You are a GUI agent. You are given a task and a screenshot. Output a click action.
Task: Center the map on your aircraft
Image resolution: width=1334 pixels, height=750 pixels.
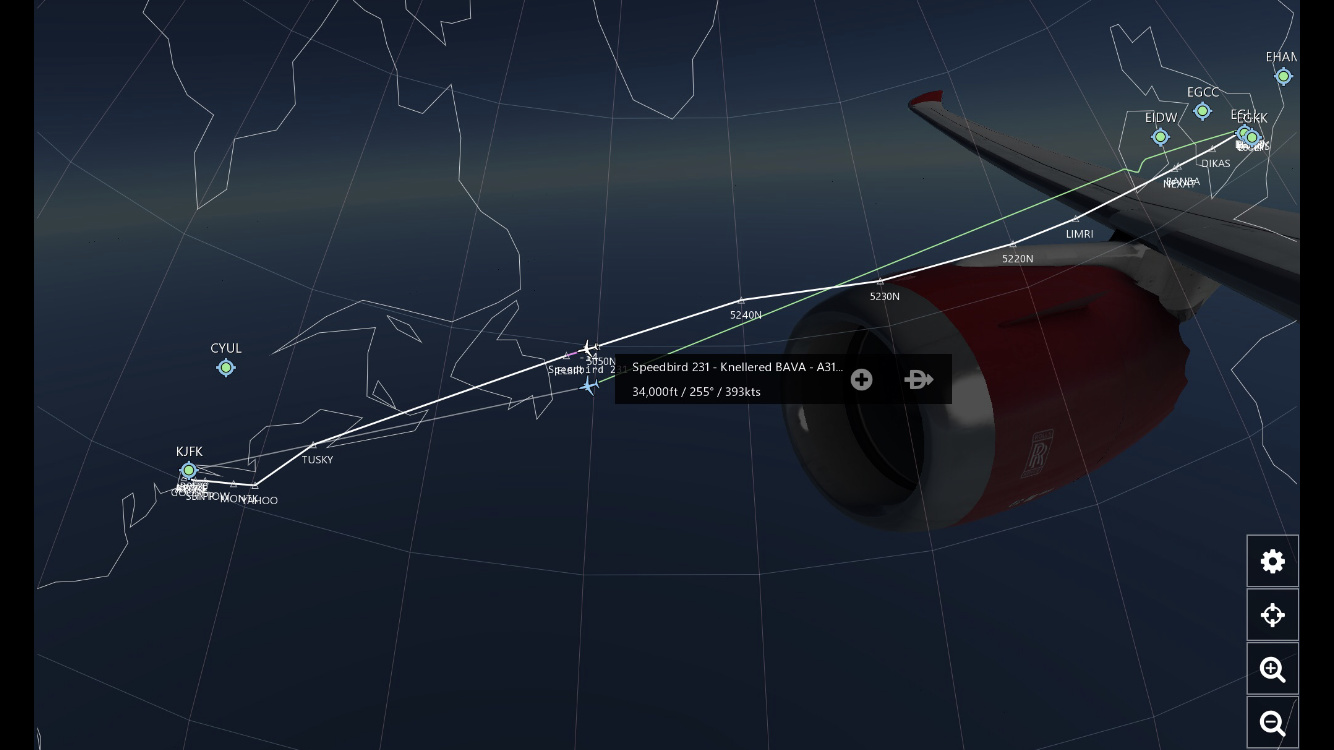click(1272, 615)
